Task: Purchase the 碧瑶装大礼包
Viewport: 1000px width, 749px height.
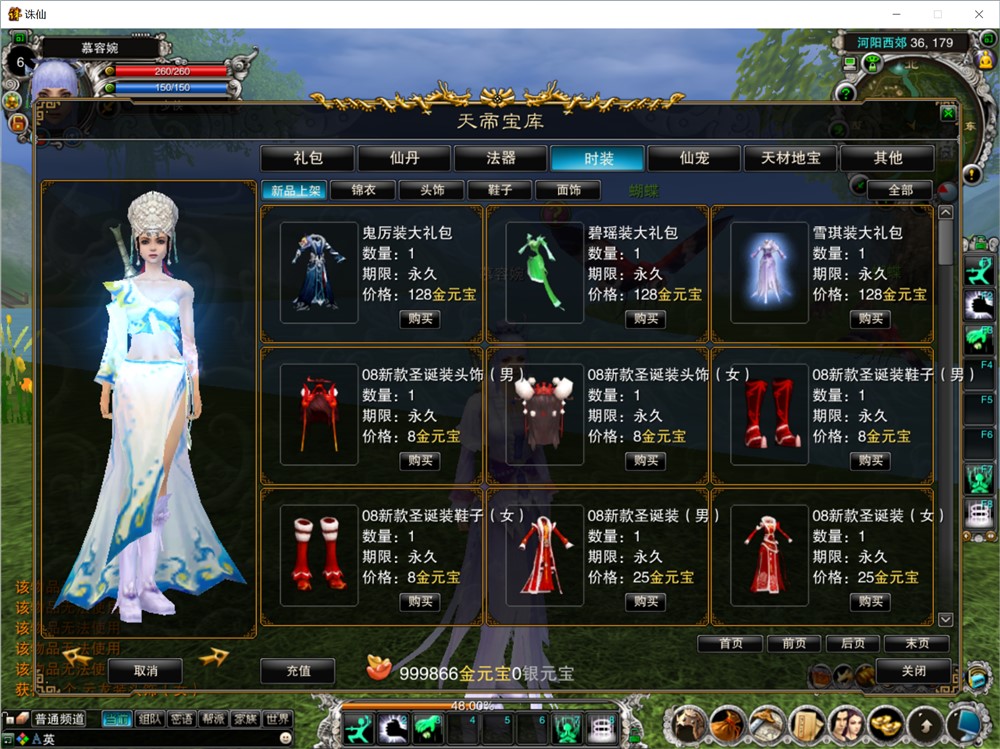Action: tap(645, 319)
